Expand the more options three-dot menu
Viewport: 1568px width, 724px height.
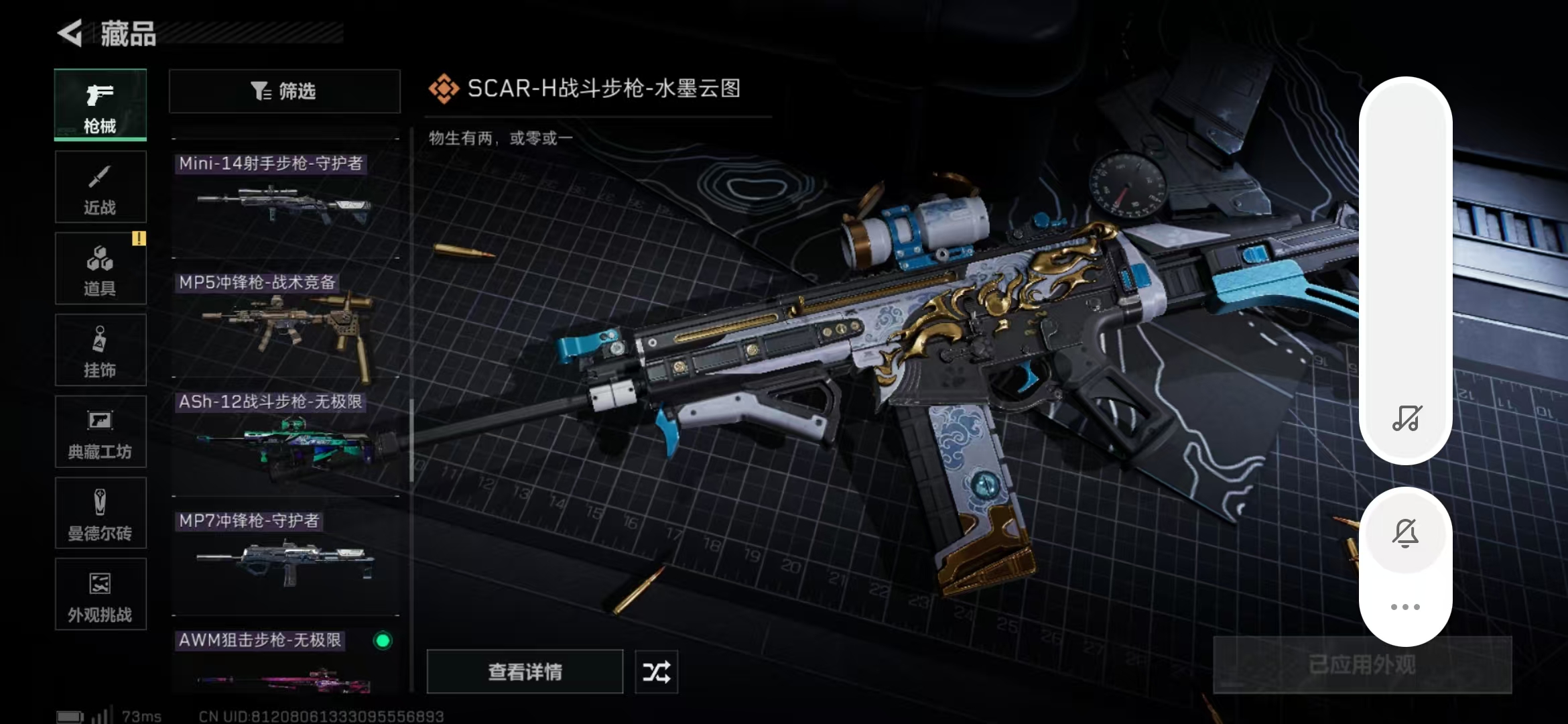(1406, 607)
